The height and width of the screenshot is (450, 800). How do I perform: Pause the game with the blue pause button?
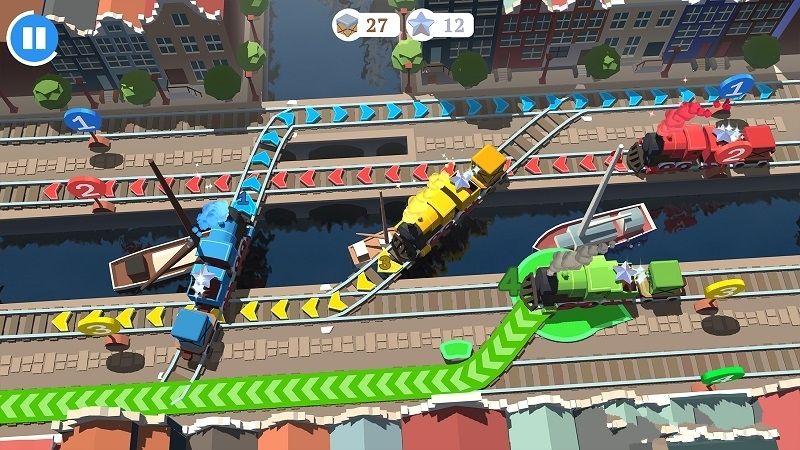(x=33, y=39)
